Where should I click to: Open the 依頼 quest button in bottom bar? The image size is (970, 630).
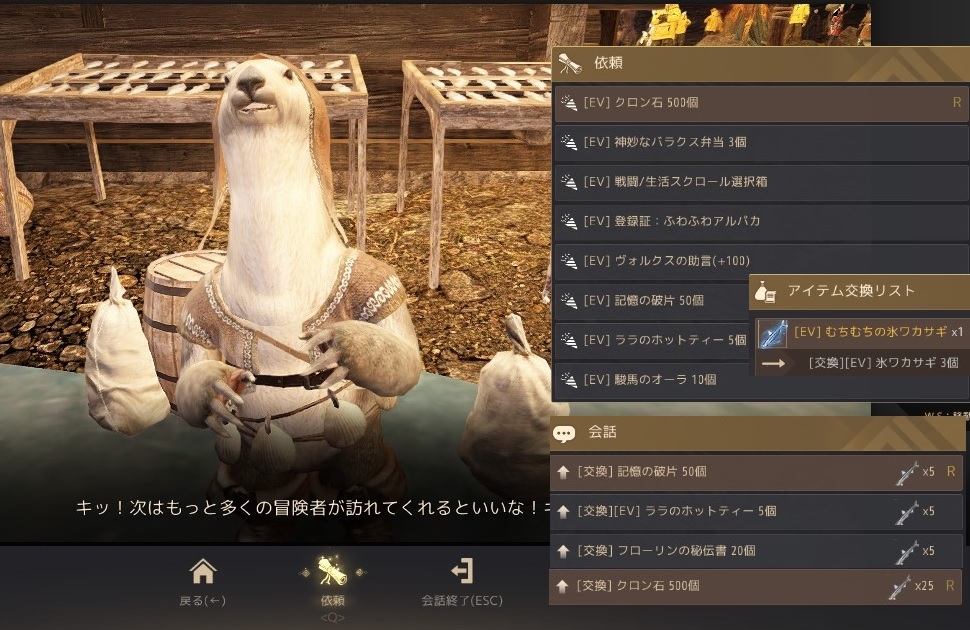[x=332, y=581]
